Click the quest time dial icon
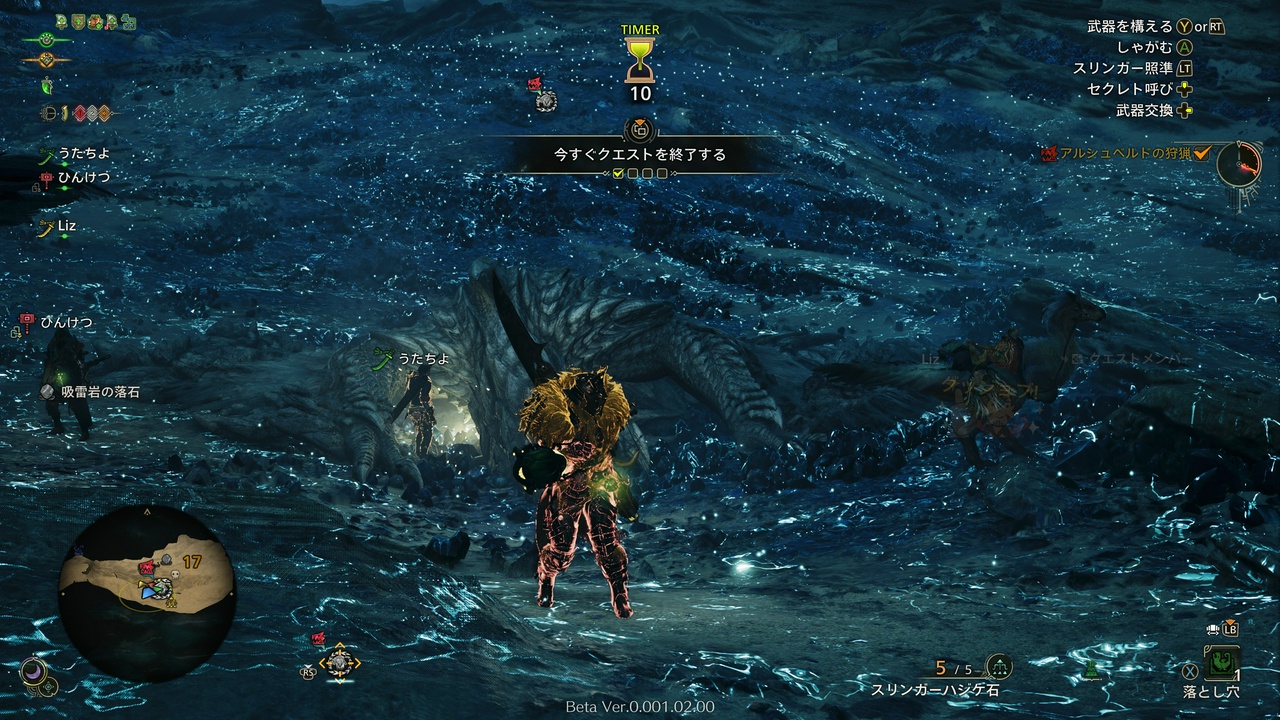This screenshot has height=720, width=1280. click(x=1238, y=163)
